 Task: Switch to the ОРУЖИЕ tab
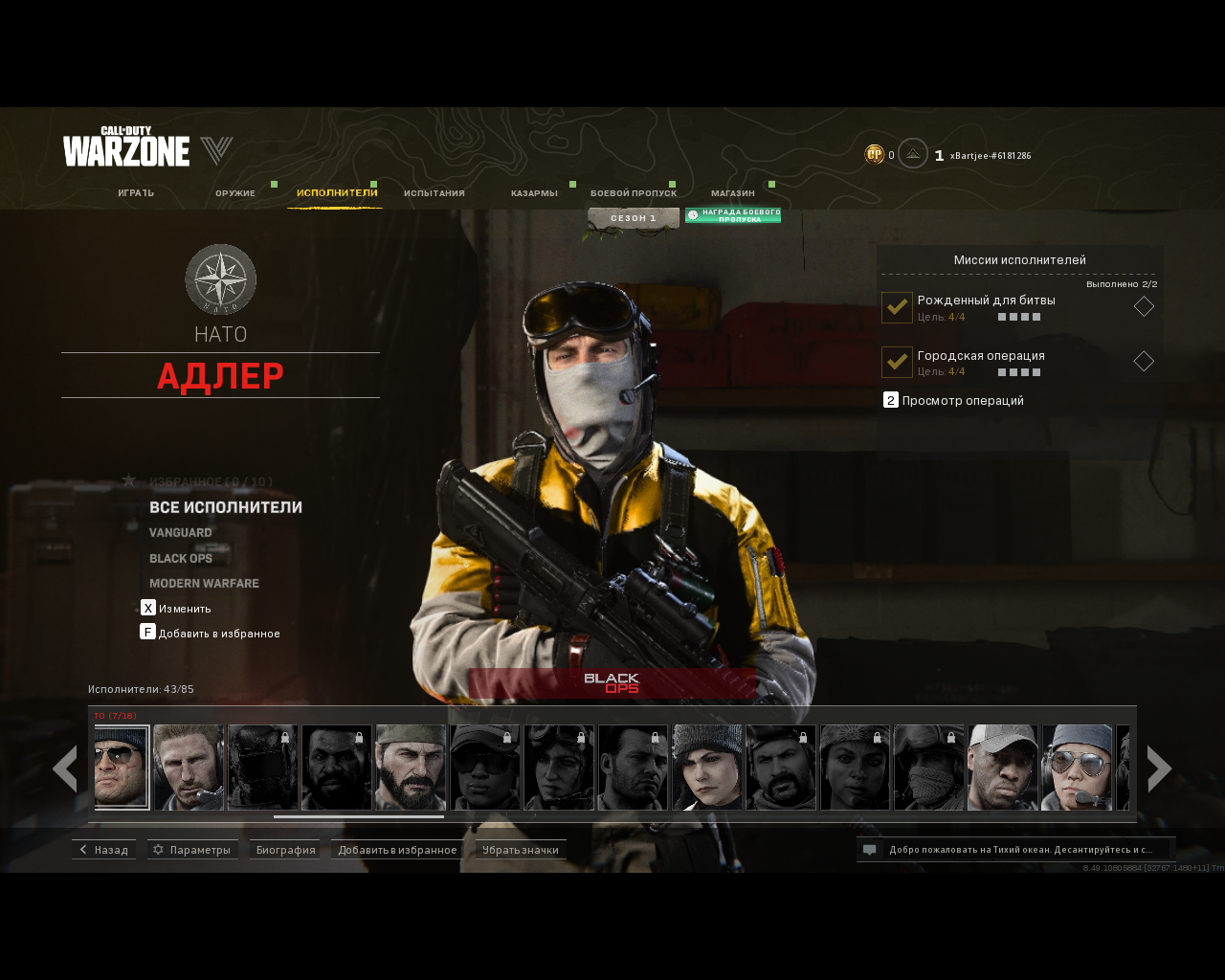pos(235,193)
